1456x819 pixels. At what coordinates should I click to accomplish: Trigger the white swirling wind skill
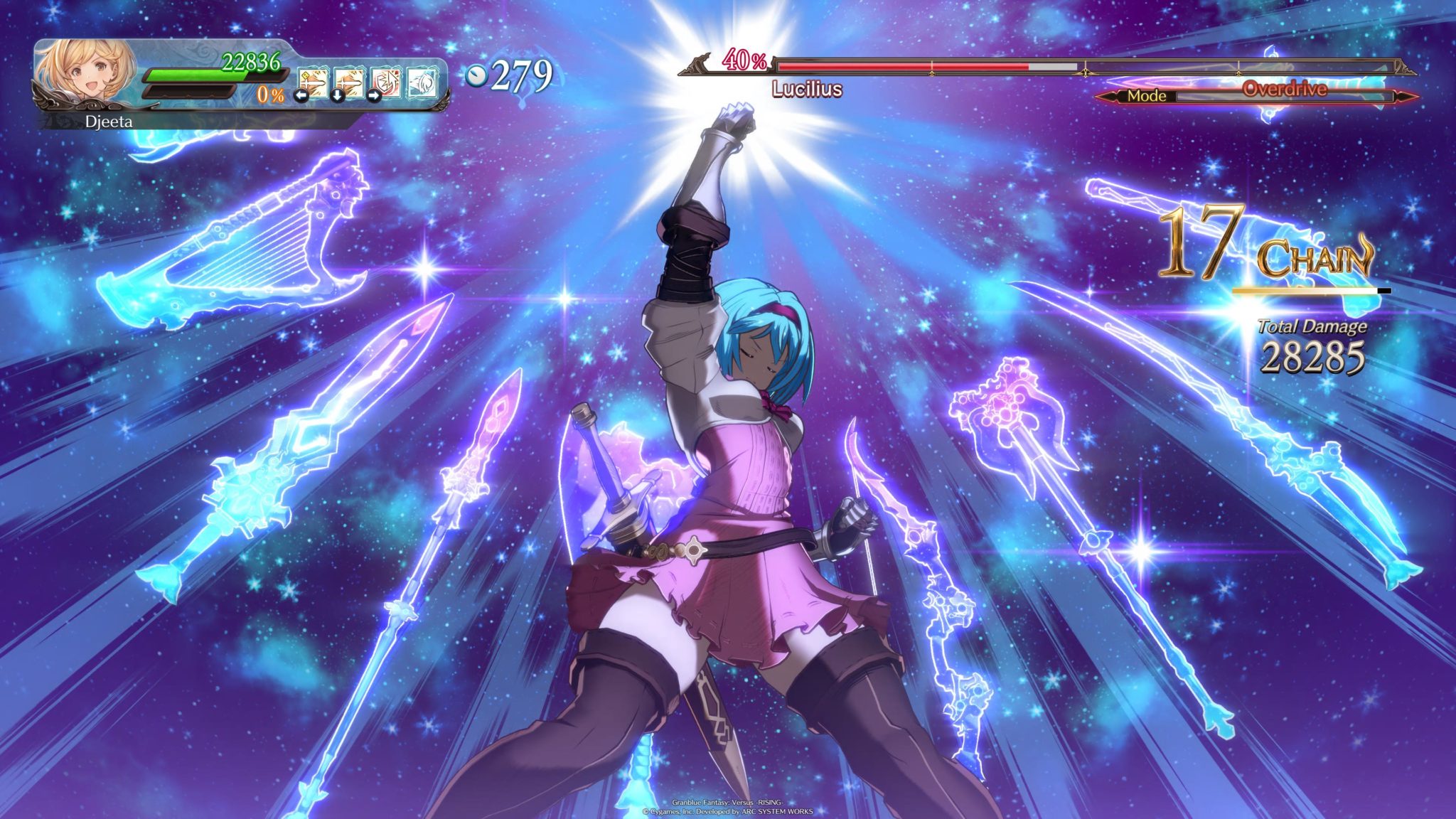click(422, 83)
